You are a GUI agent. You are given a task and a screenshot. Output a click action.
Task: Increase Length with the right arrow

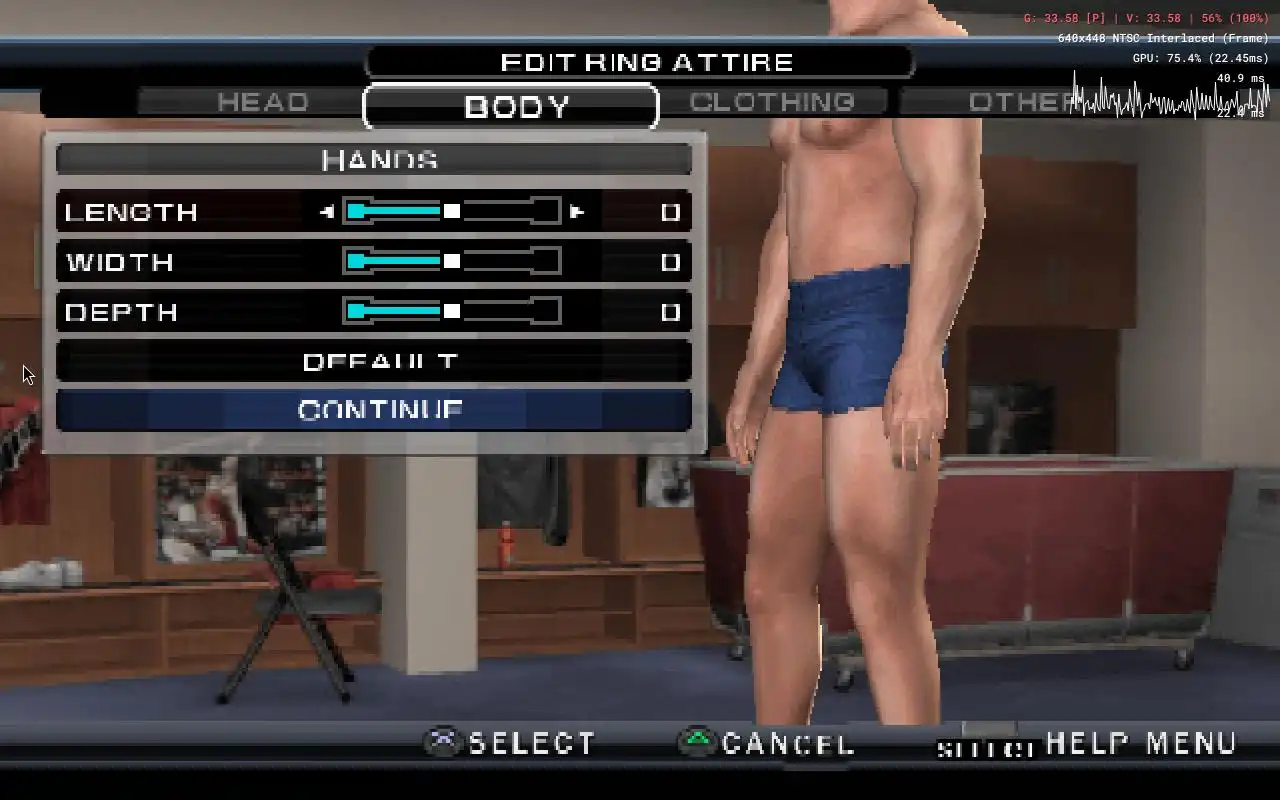[576, 212]
